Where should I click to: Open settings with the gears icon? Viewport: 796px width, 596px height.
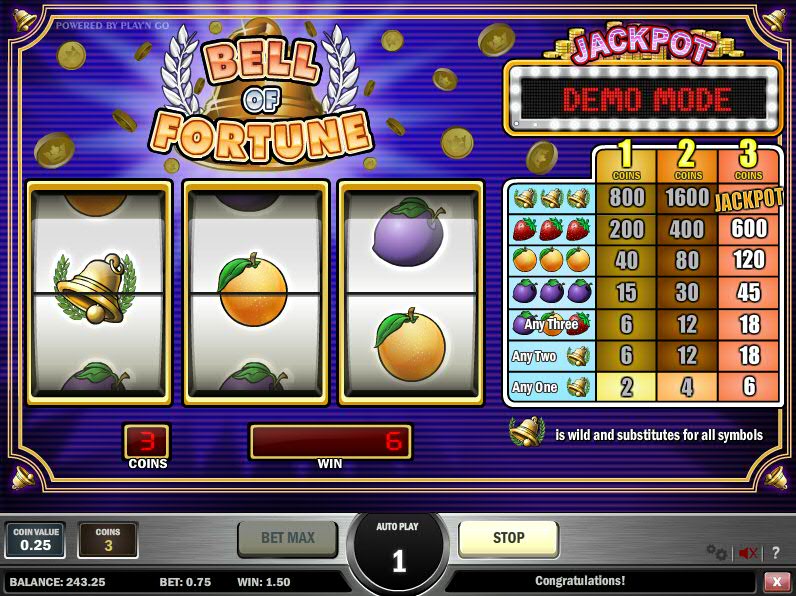716,552
